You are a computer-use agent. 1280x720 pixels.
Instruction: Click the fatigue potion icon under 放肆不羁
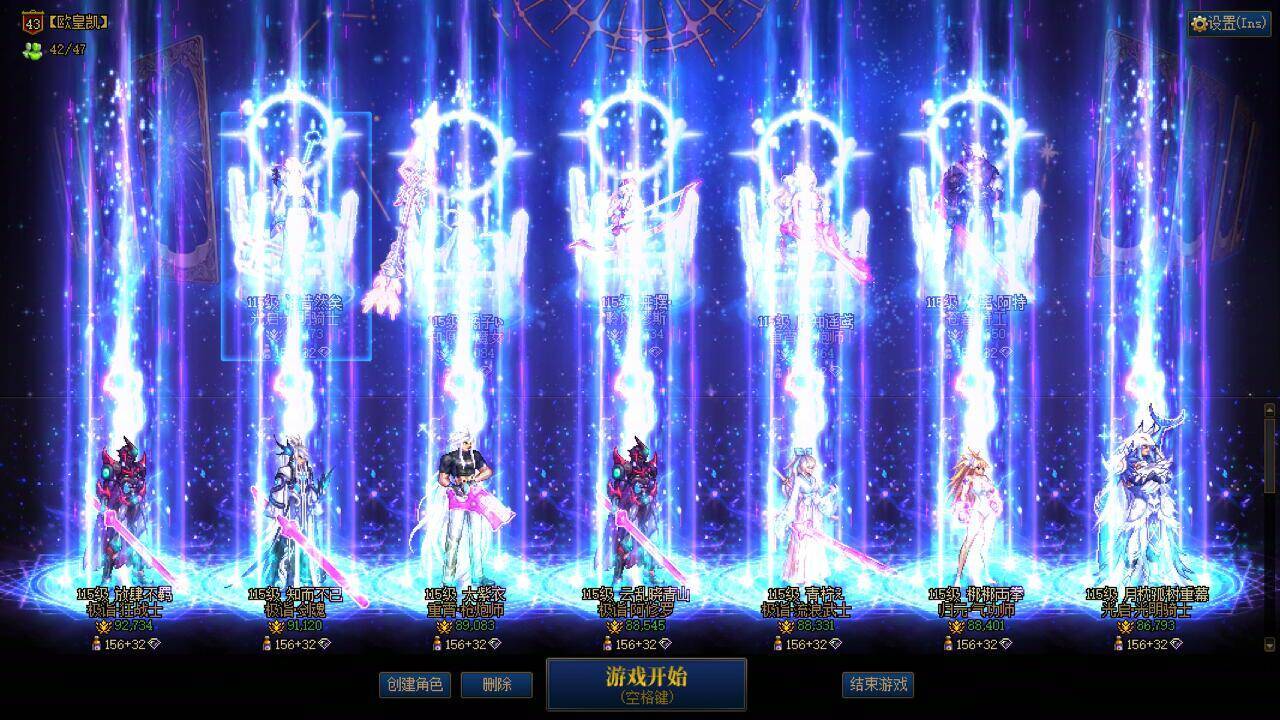point(97,644)
